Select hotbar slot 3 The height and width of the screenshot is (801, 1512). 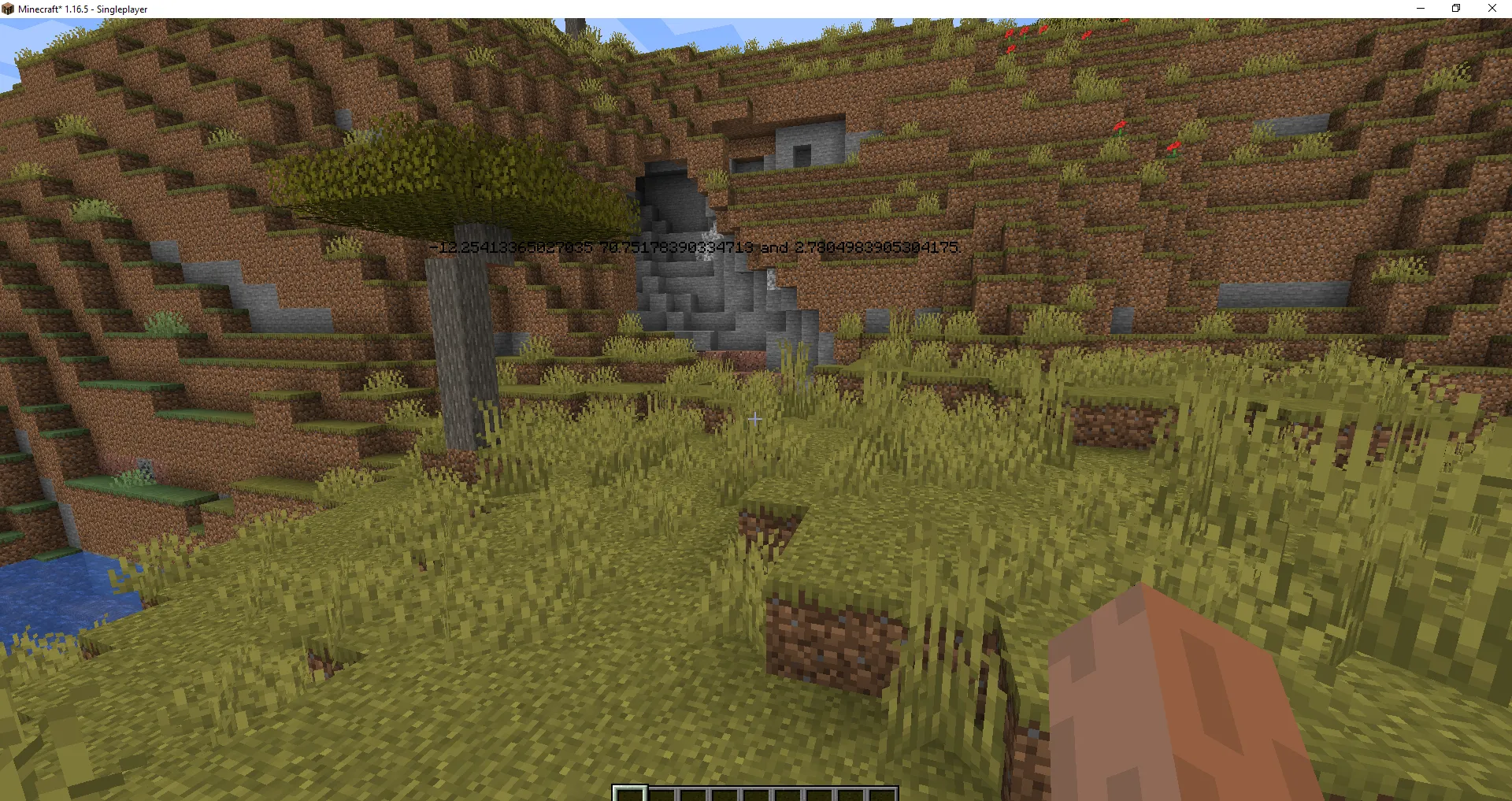[695, 794]
